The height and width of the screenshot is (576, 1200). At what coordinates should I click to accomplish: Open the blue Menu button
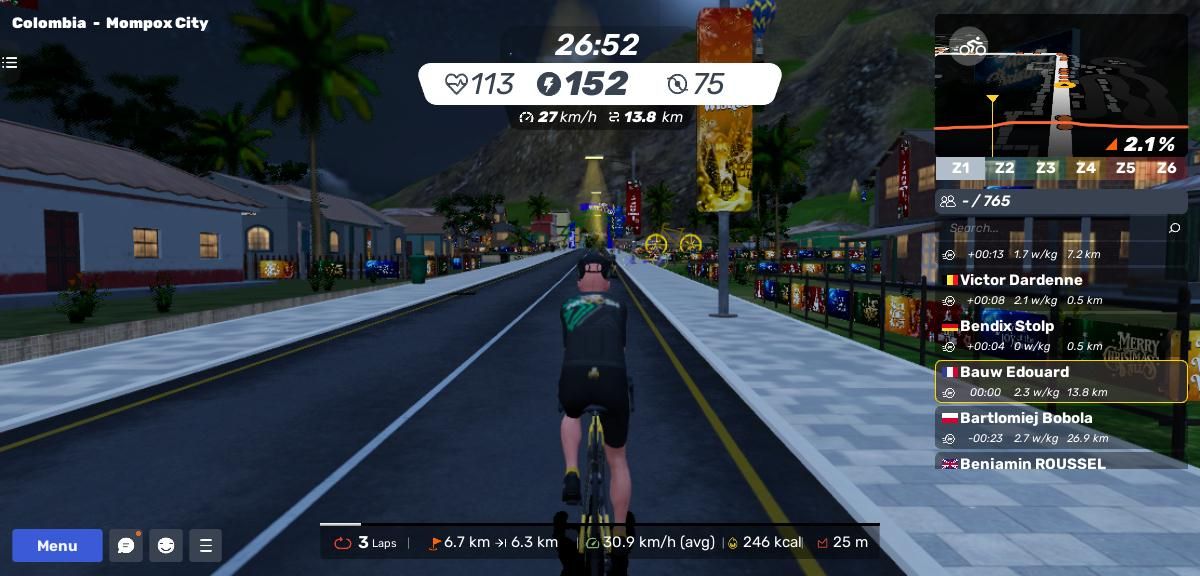click(x=57, y=545)
